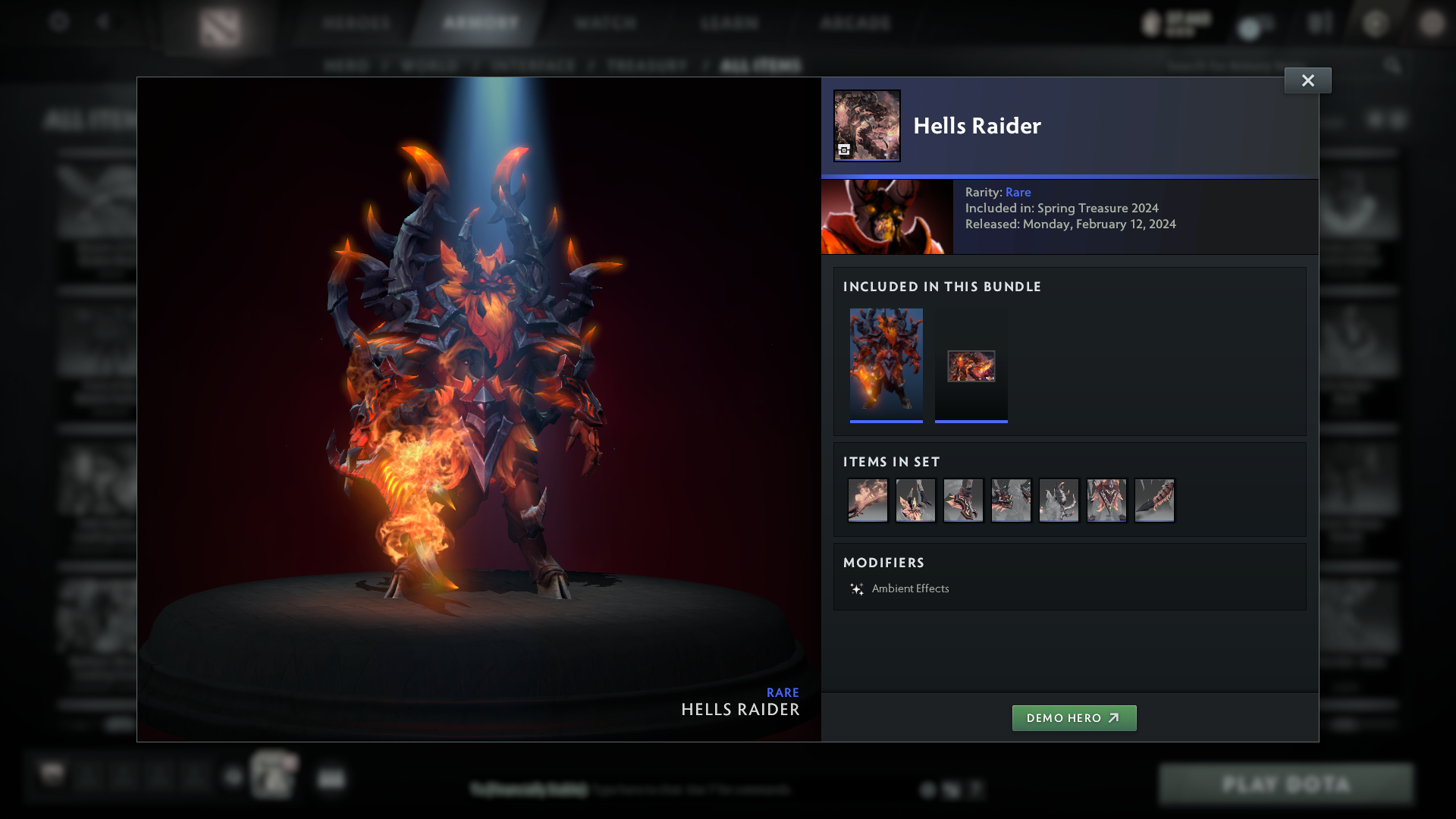Click the grid view icon above the item list
This screenshot has width=1456, height=819.
1376,119
